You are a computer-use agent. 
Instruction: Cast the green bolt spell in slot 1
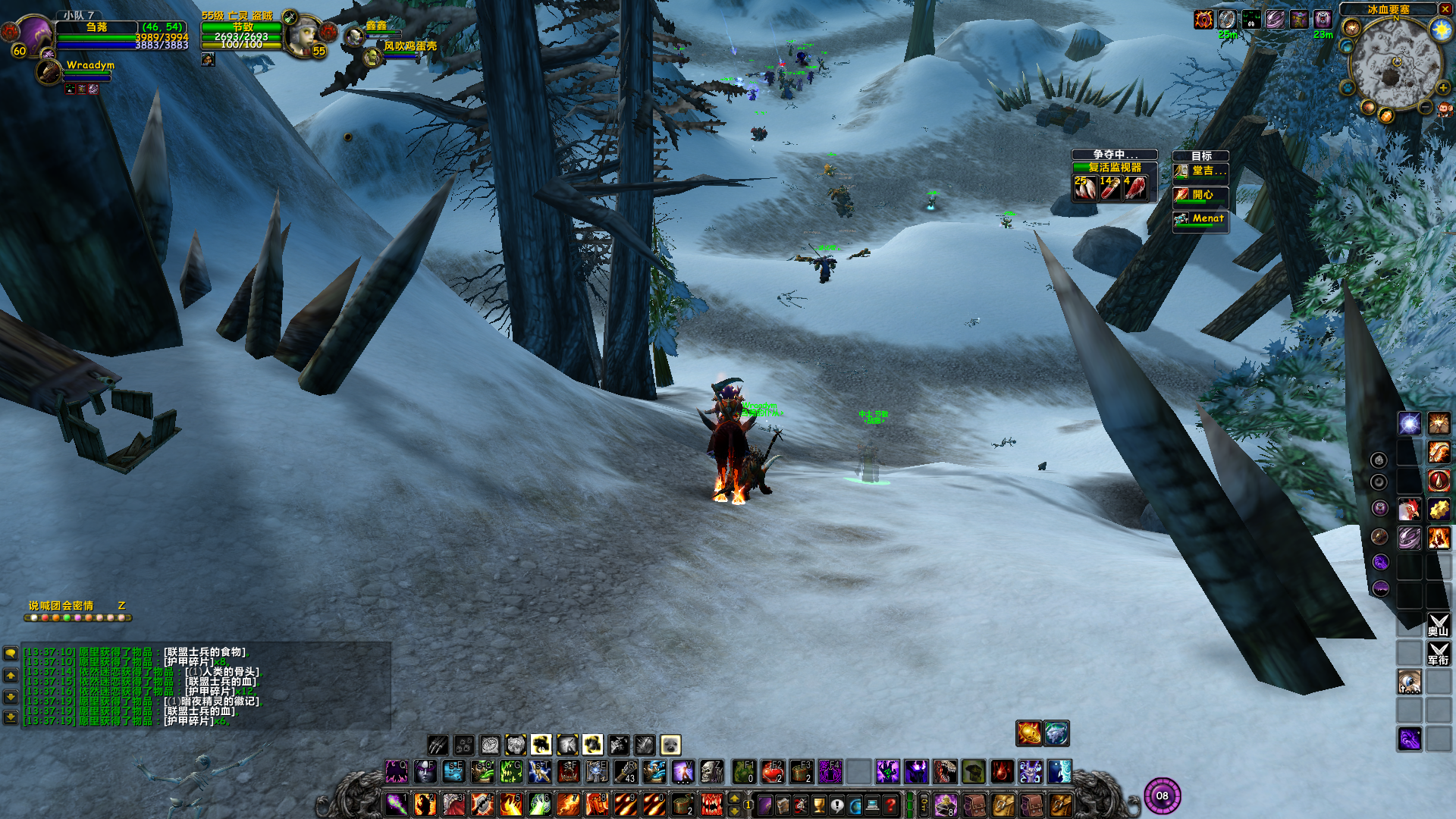[x=397, y=805]
